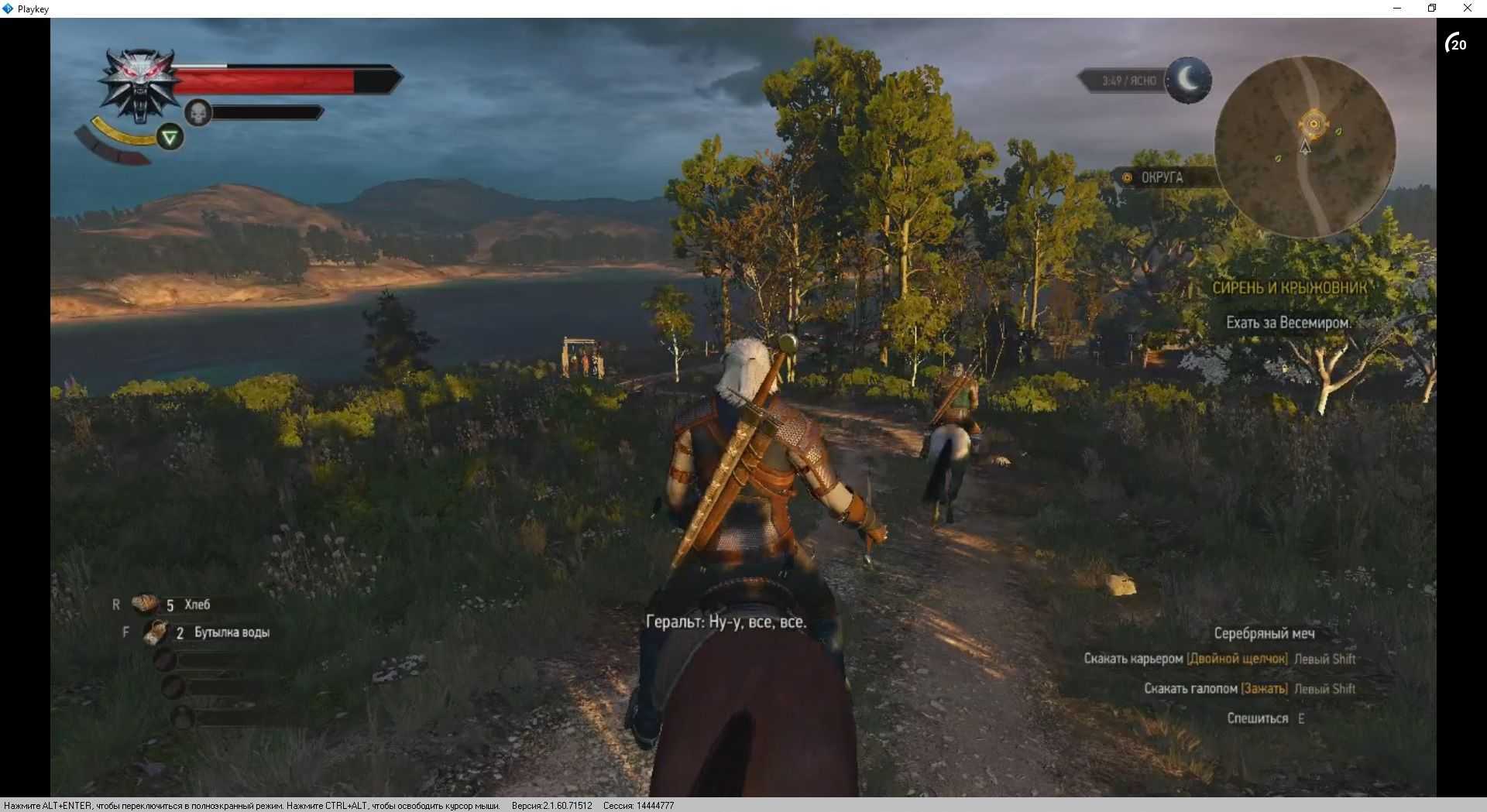This screenshot has width=1487, height=812.
Task: Close the Playkey window
Action: tap(1467, 9)
